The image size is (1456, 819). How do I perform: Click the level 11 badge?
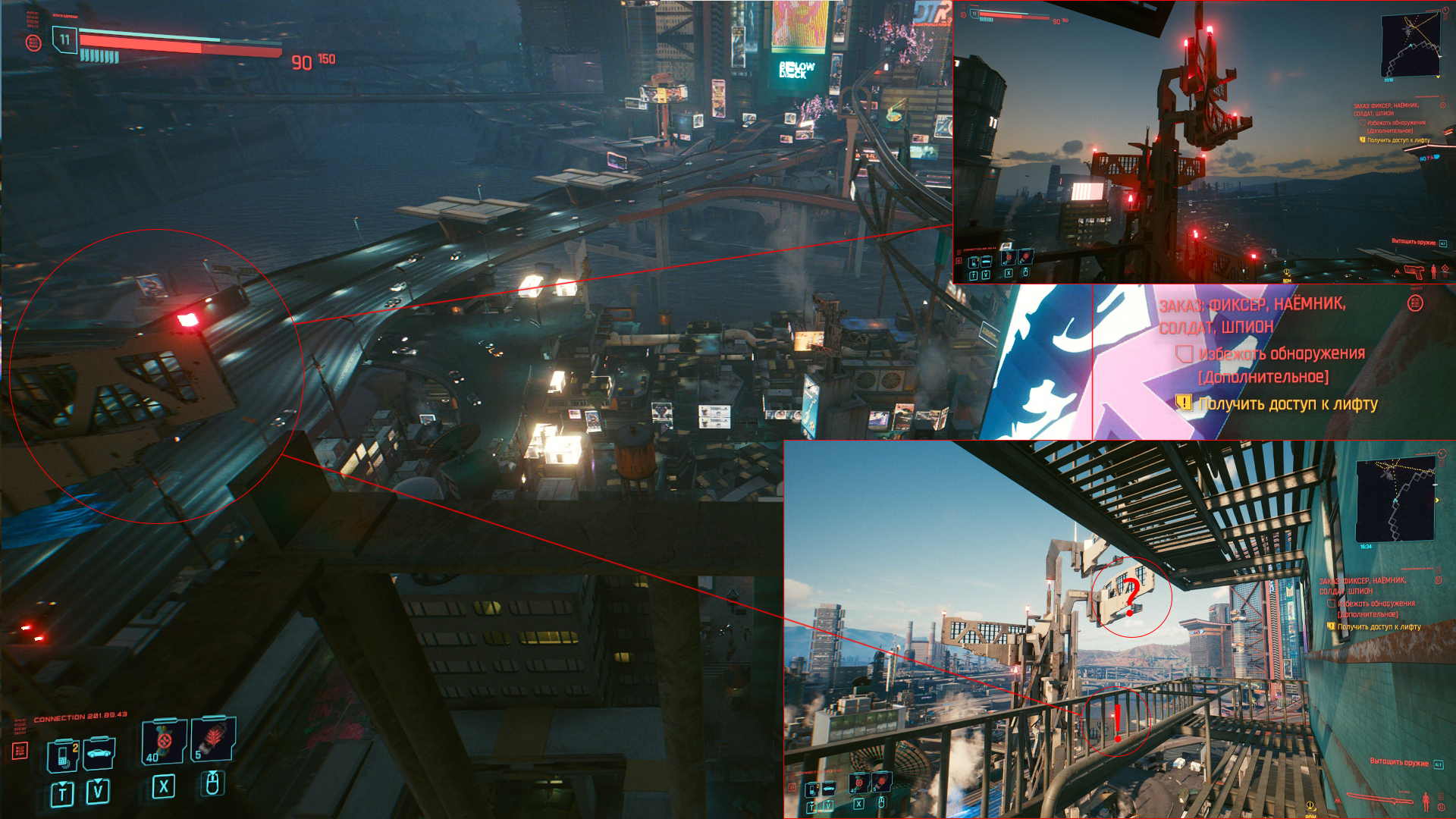pyautogui.click(x=64, y=39)
